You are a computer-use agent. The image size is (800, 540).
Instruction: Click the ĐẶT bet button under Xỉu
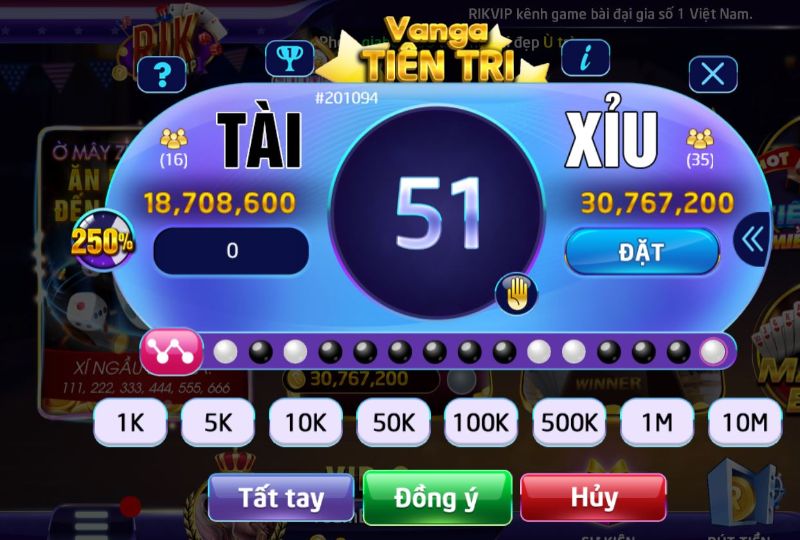pyautogui.click(x=642, y=252)
